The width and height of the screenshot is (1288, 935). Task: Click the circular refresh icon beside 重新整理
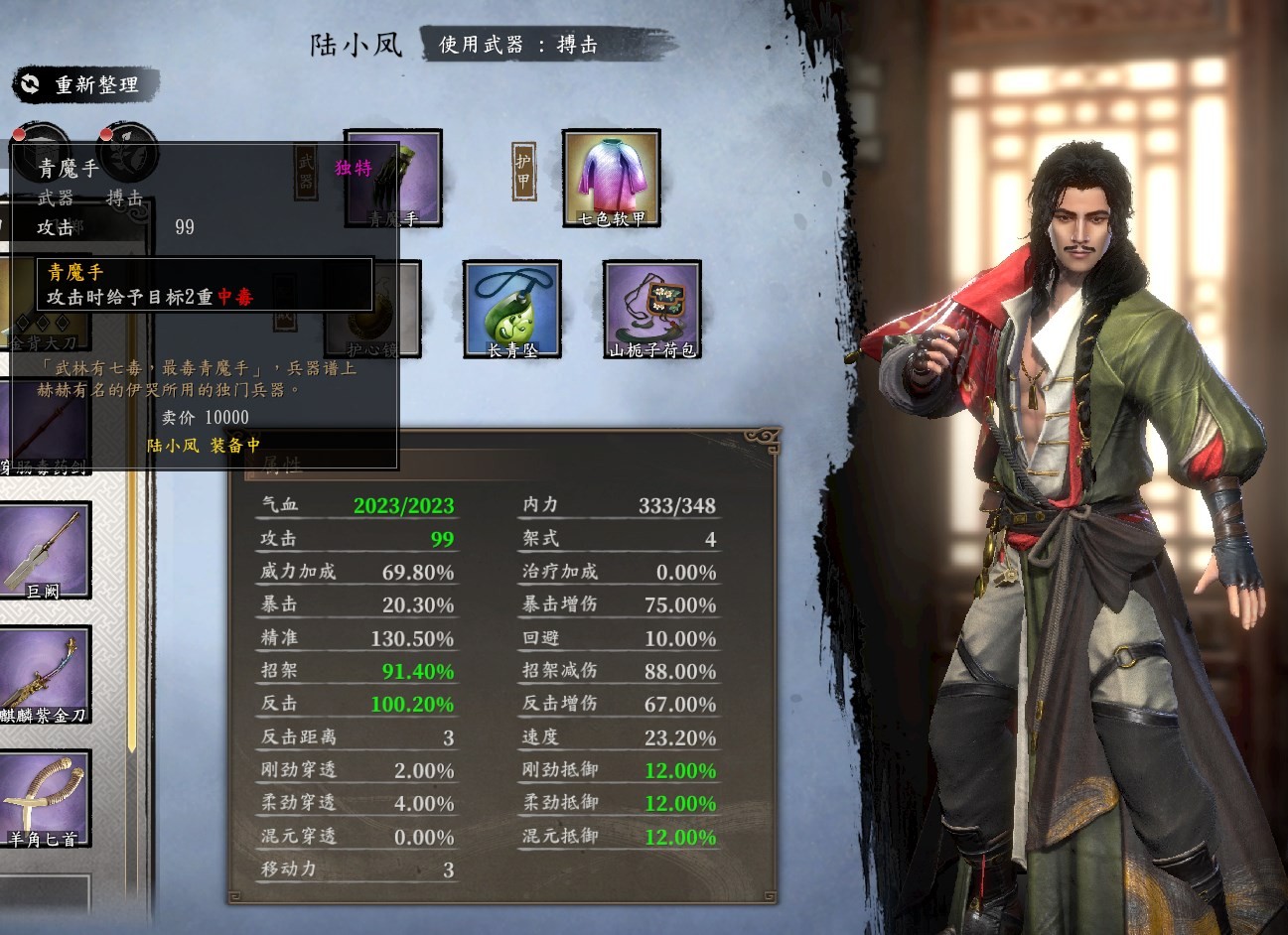(27, 86)
